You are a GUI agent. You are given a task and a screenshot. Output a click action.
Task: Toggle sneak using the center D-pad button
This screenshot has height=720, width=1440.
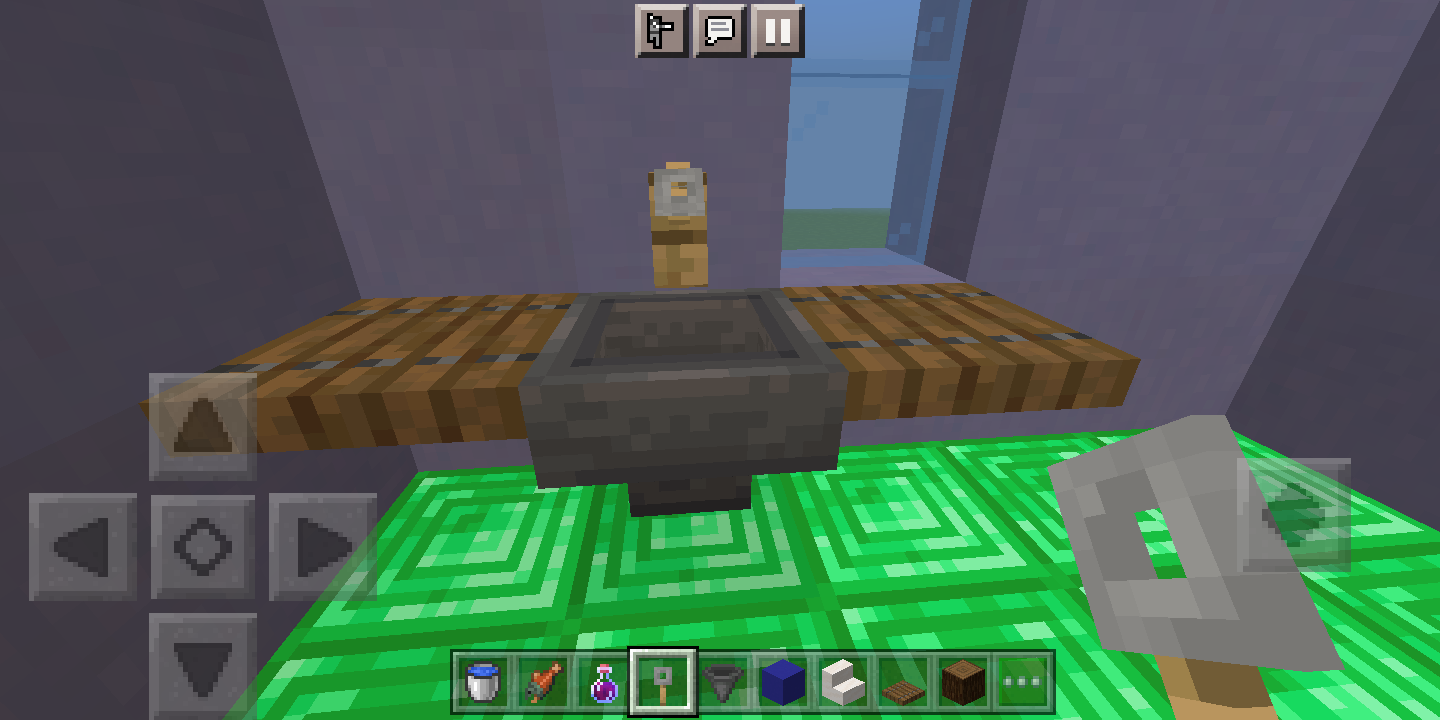203,546
